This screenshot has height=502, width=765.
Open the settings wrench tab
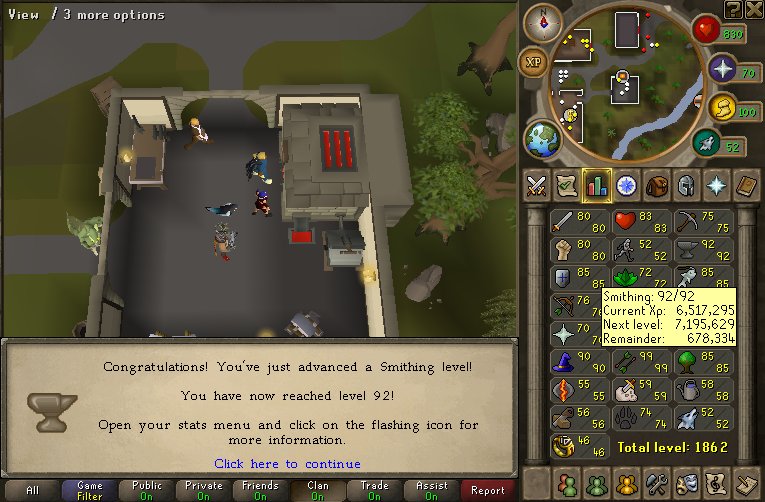click(x=656, y=482)
